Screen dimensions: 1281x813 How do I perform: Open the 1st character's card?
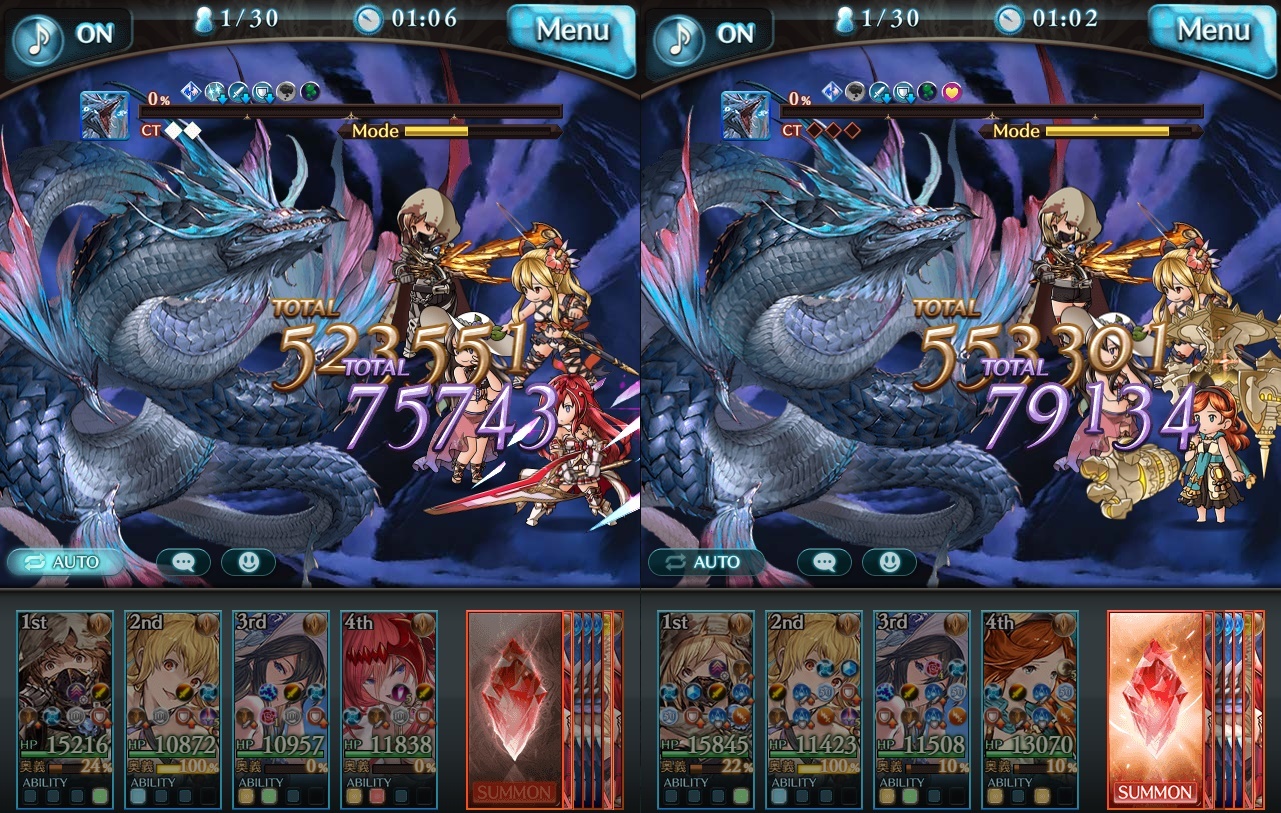tap(64, 700)
